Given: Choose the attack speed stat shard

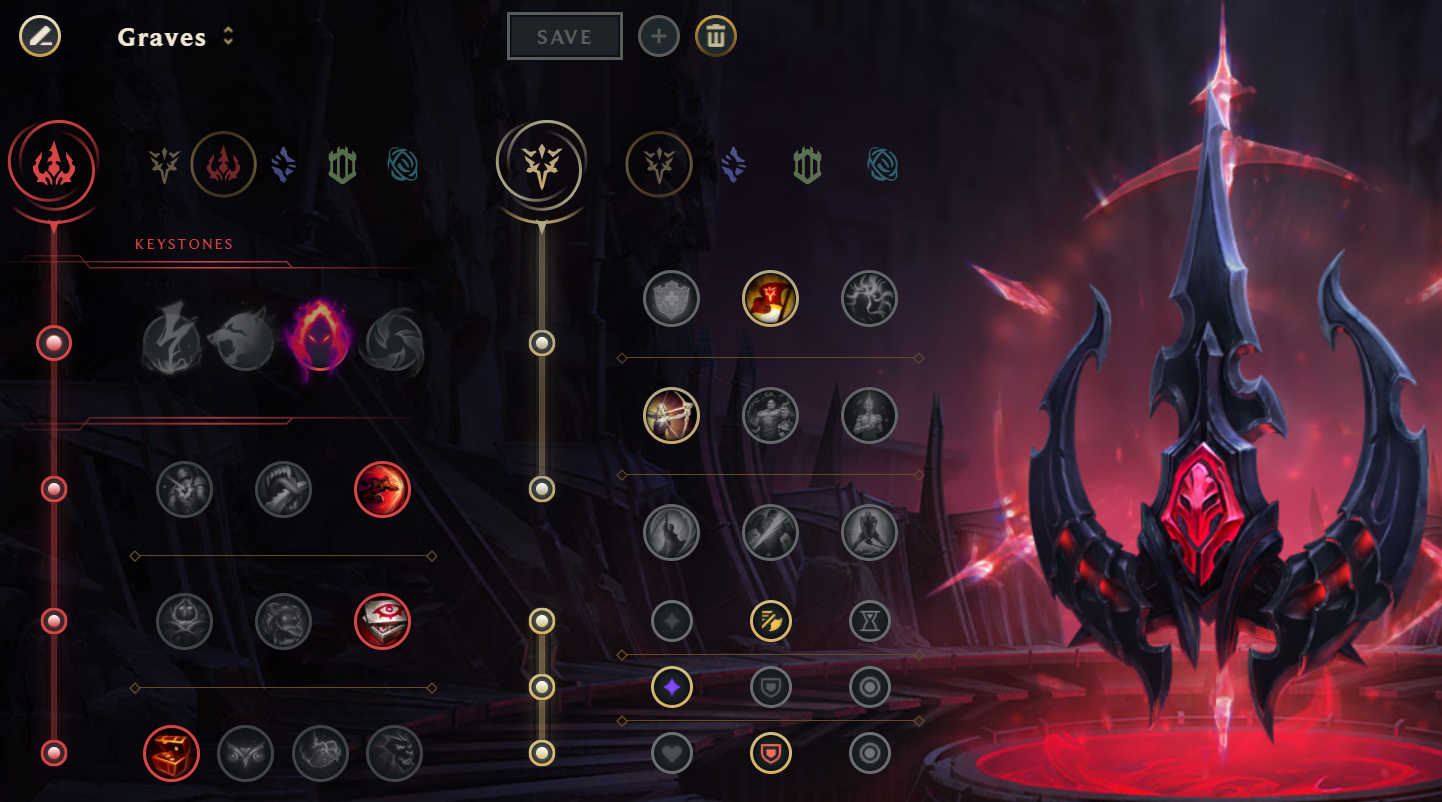Looking at the screenshot, I should tap(771, 621).
